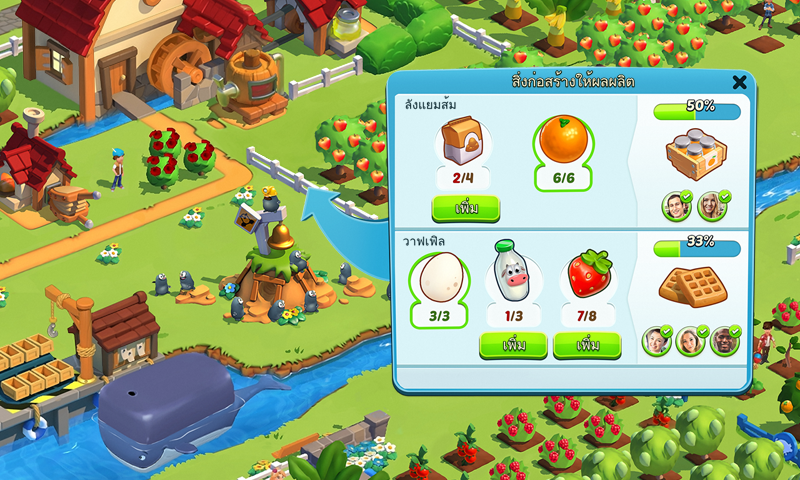Tap the add button under the milk bottle
Image resolution: width=800 pixels, height=480 pixels.
(513, 345)
